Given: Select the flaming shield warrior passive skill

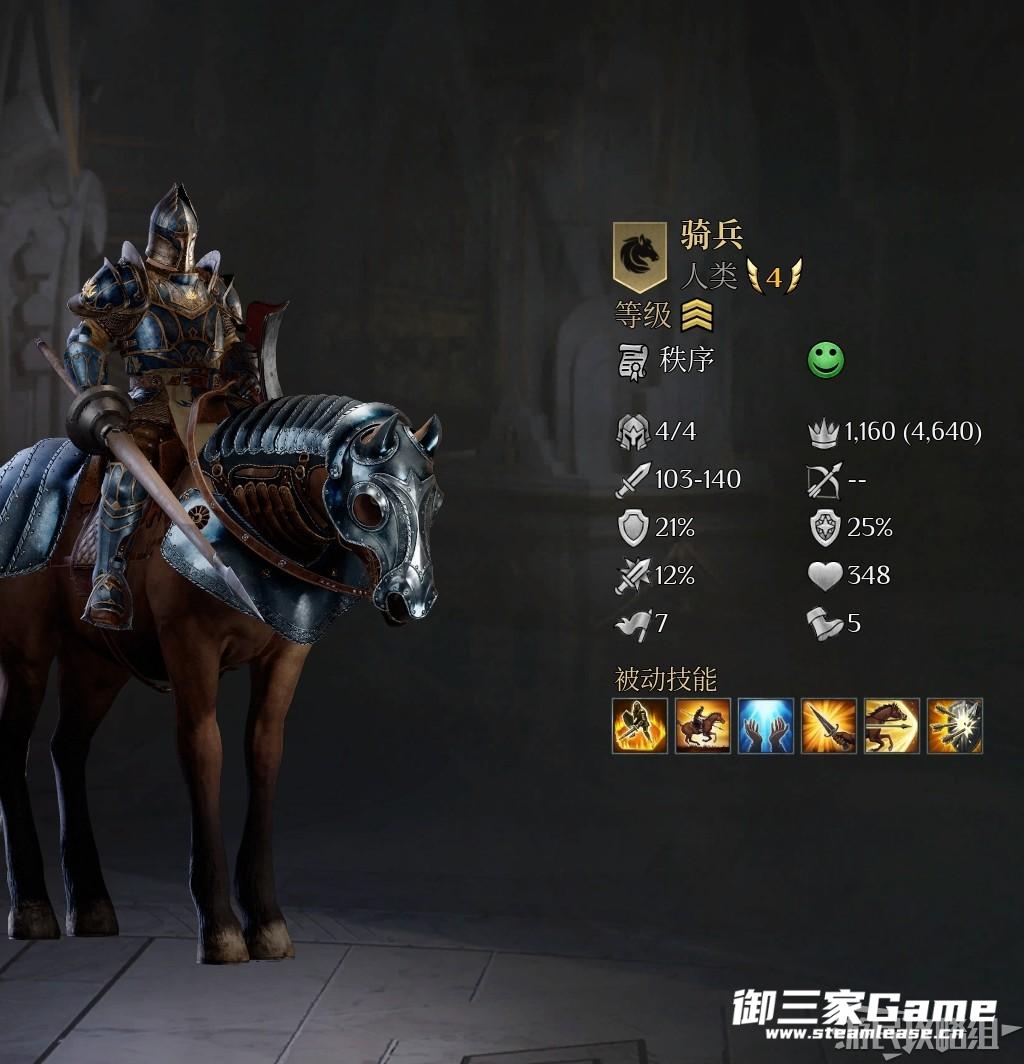Looking at the screenshot, I should tap(640, 726).
